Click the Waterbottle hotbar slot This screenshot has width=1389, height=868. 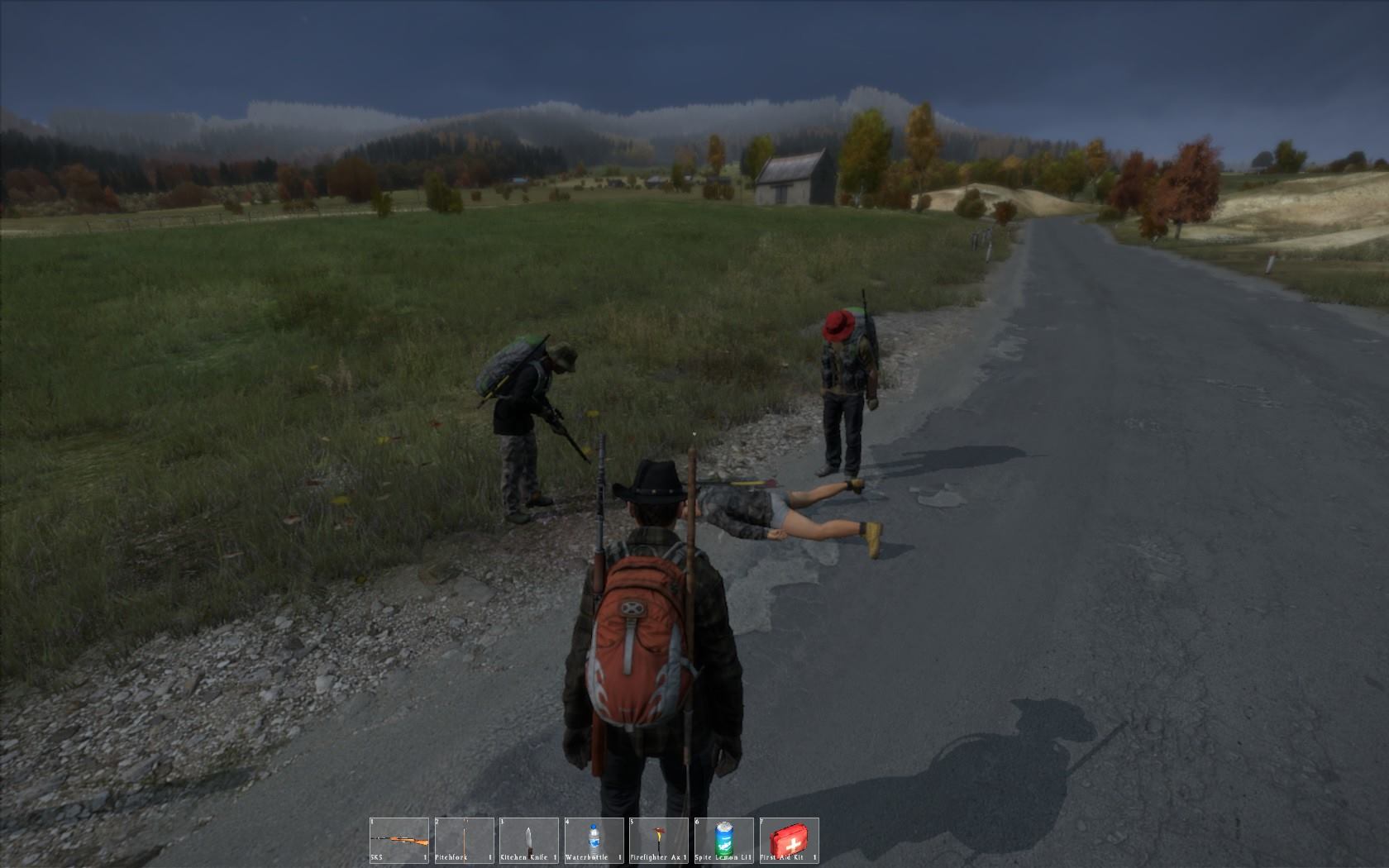pyautogui.click(x=594, y=841)
